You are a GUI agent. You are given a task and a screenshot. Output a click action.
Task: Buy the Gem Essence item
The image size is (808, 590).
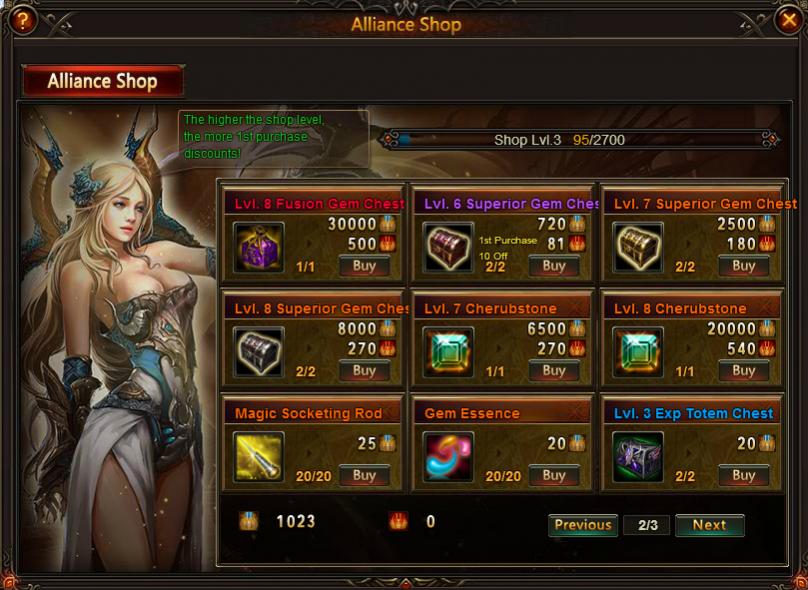pos(553,476)
